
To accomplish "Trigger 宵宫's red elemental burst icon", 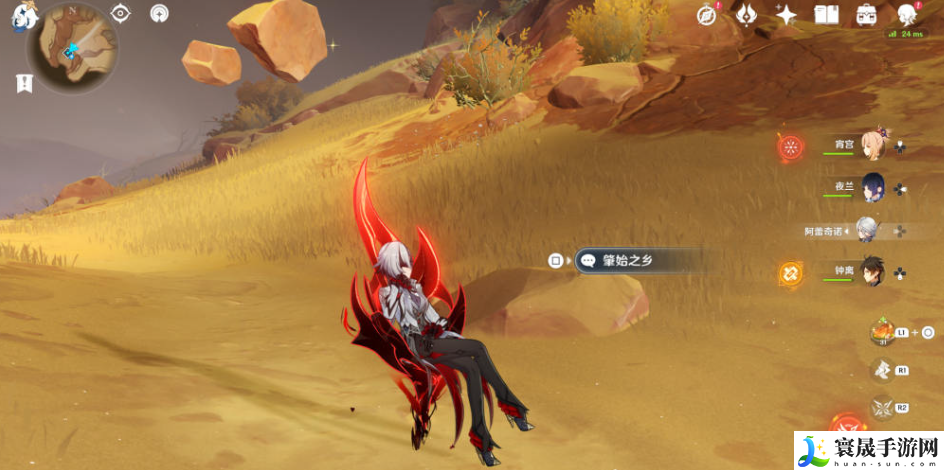I will pyautogui.click(x=791, y=147).
